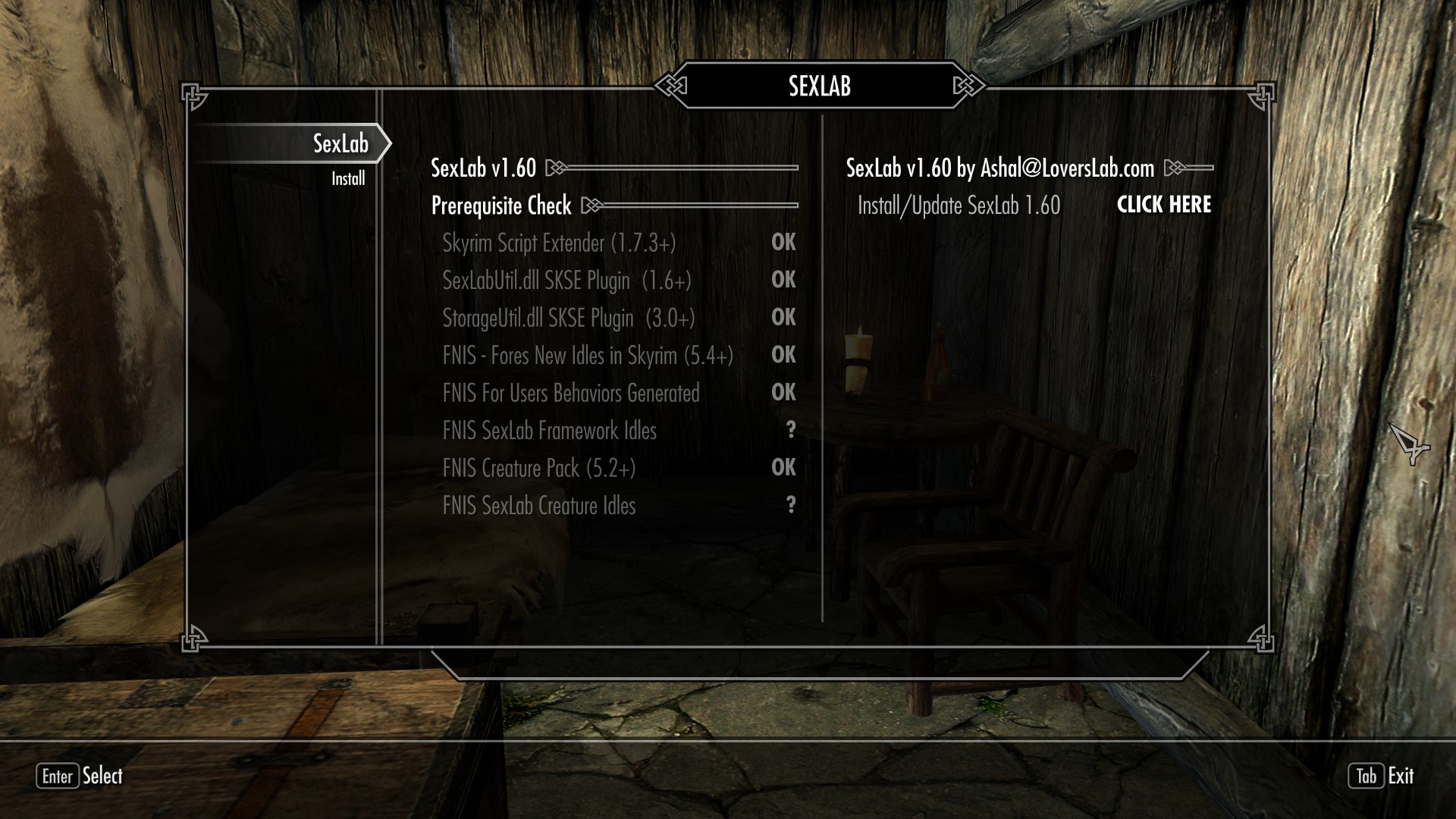Click the horizontal divider line under SexLab v1.60

point(682,168)
